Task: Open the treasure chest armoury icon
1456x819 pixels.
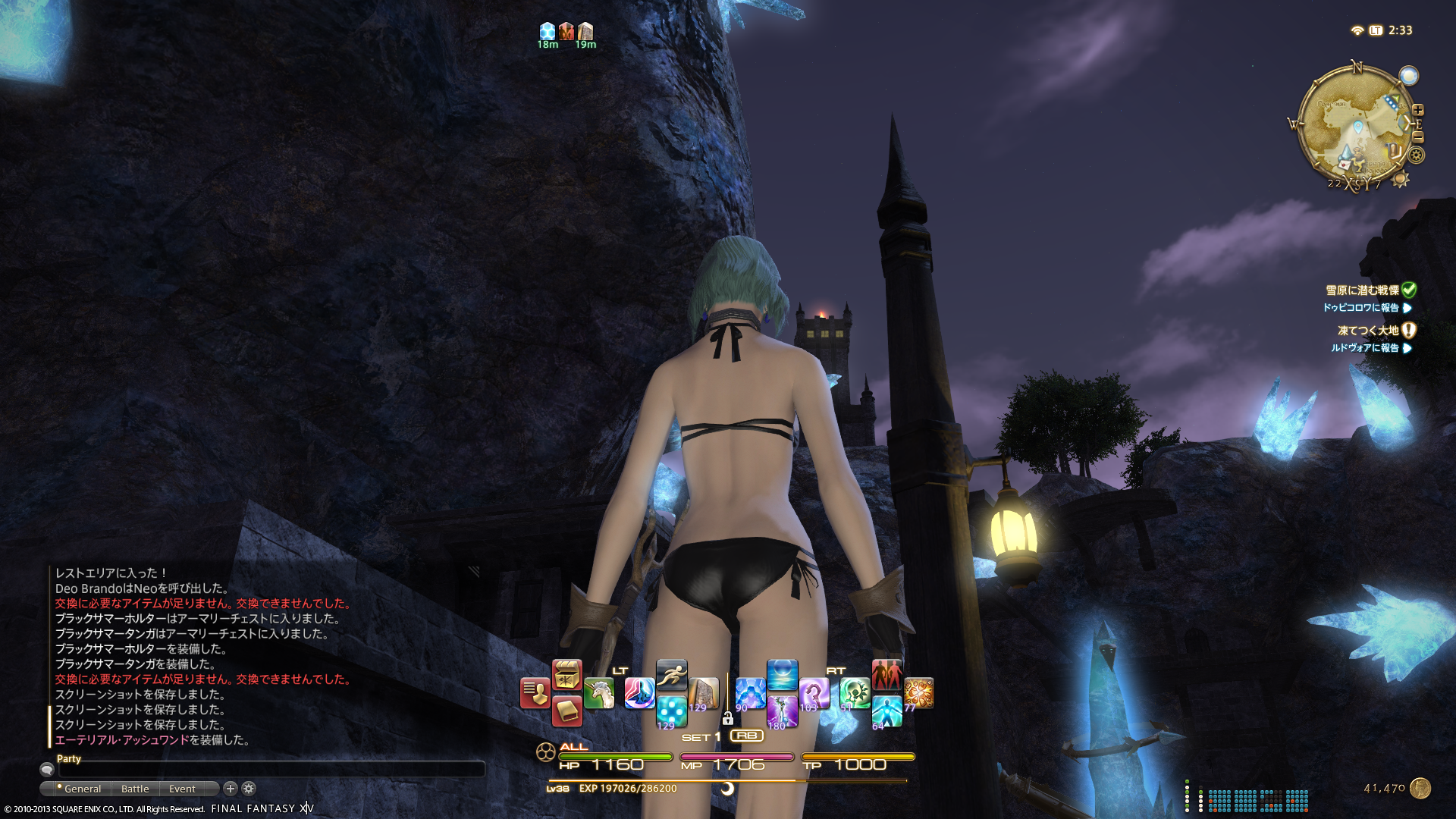Action: [x=566, y=674]
